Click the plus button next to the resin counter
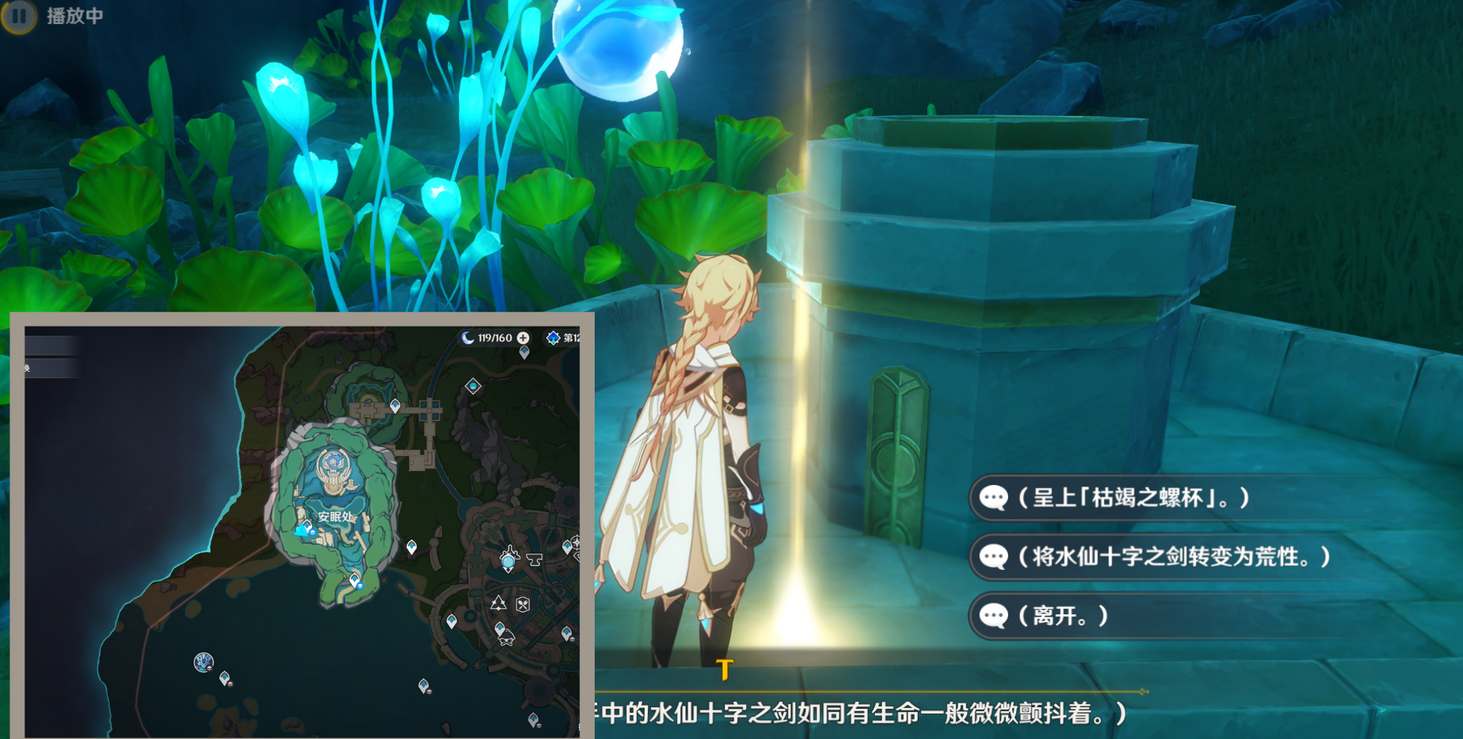Image resolution: width=1463 pixels, height=739 pixels. click(x=522, y=340)
